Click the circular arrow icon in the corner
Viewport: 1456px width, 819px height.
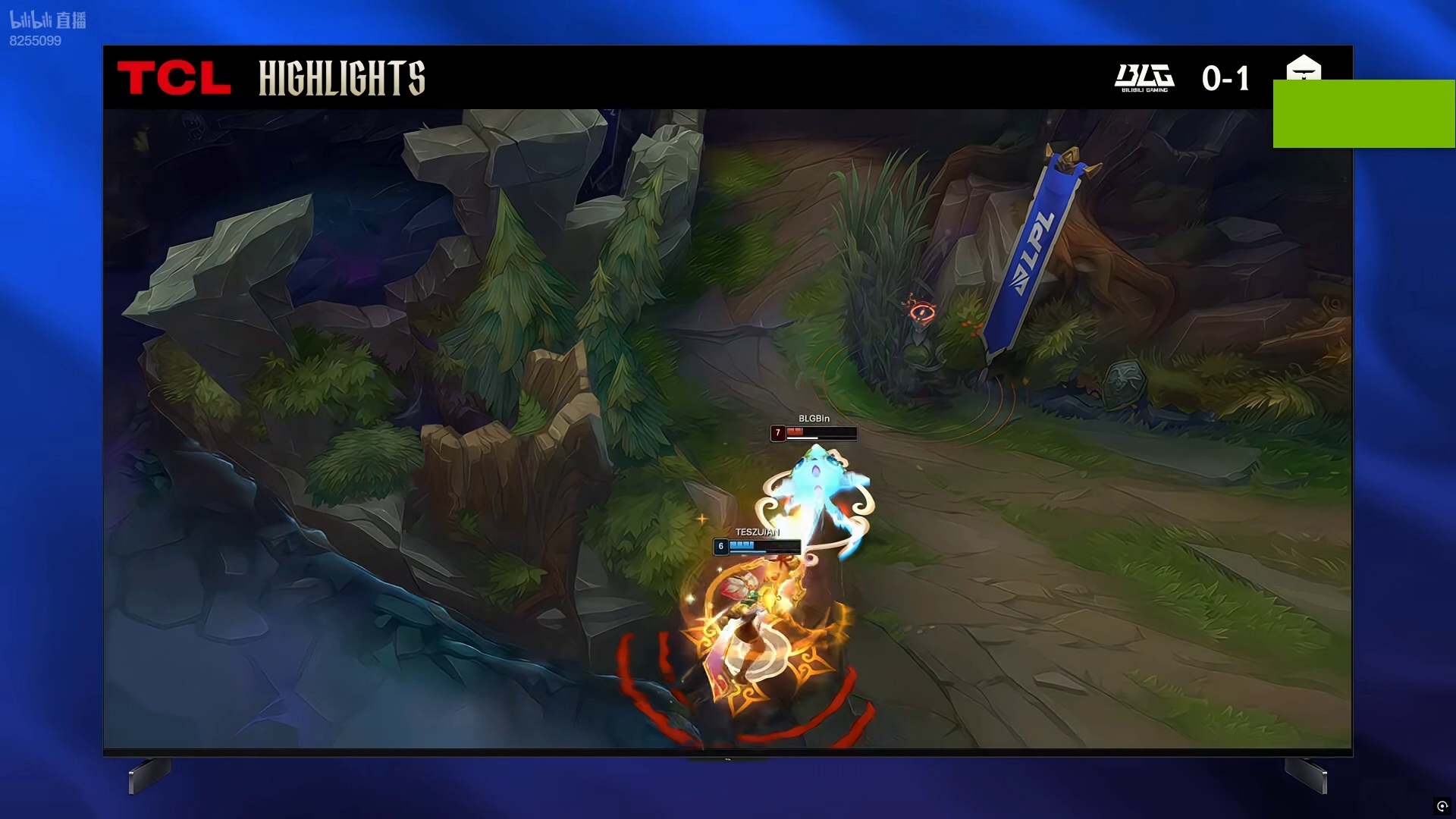point(1442,806)
